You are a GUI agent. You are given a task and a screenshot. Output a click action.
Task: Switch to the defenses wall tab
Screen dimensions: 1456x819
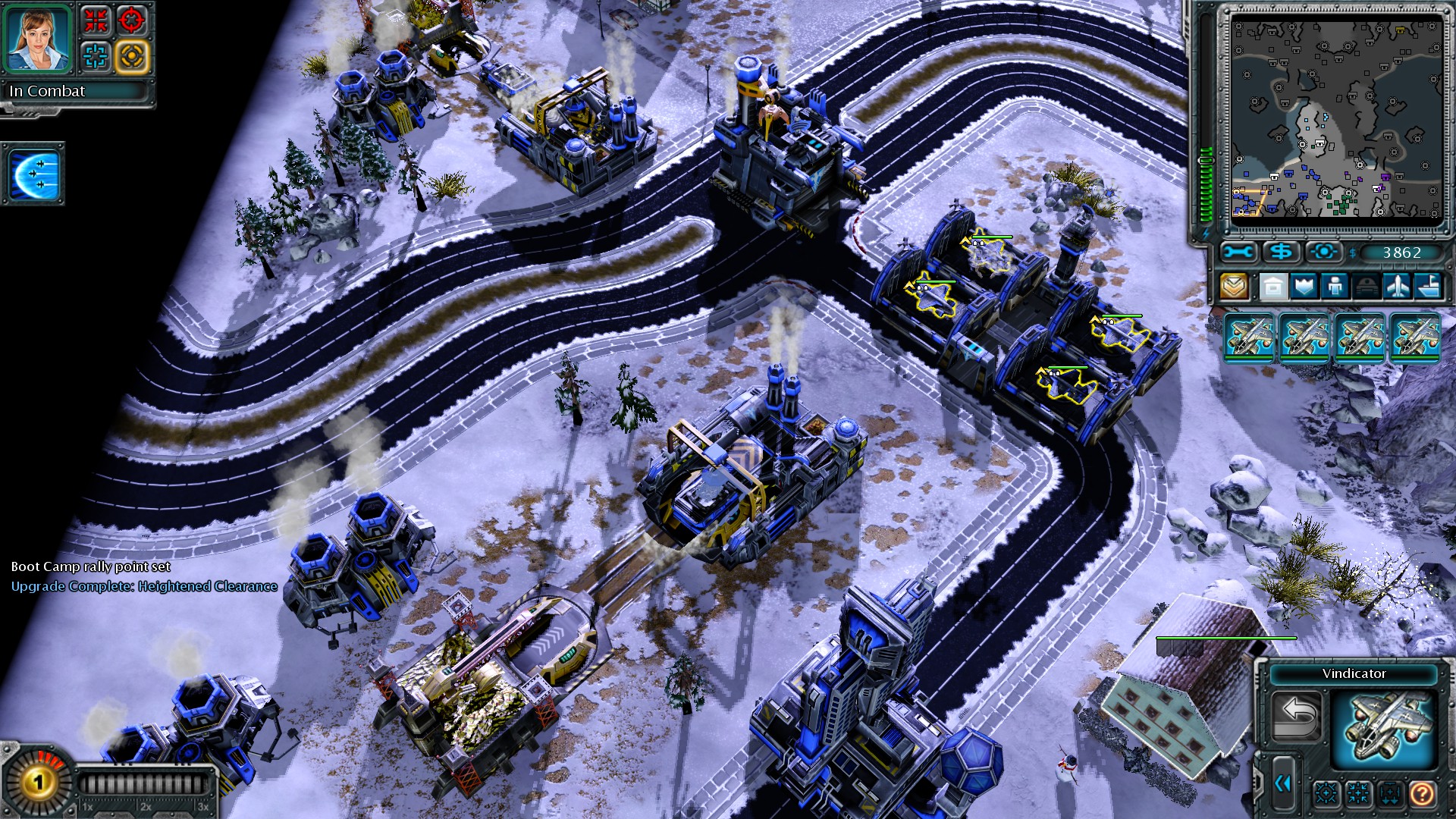[x=1304, y=287]
